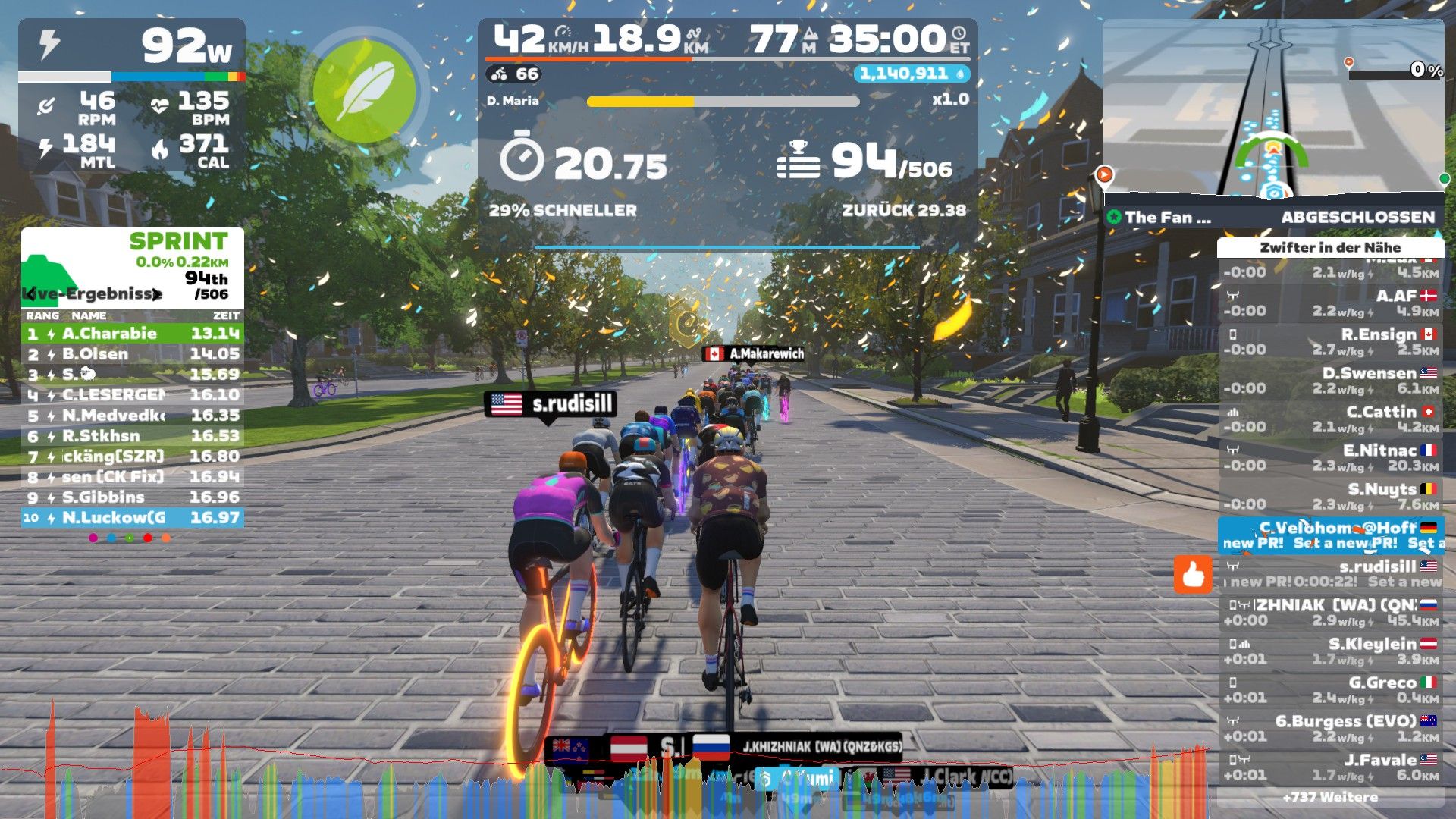Image resolution: width=1456 pixels, height=819 pixels.
Task: Select S.Kleylein in the nearby riders list
Action: pyautogui.click(x=1331, y=651)
